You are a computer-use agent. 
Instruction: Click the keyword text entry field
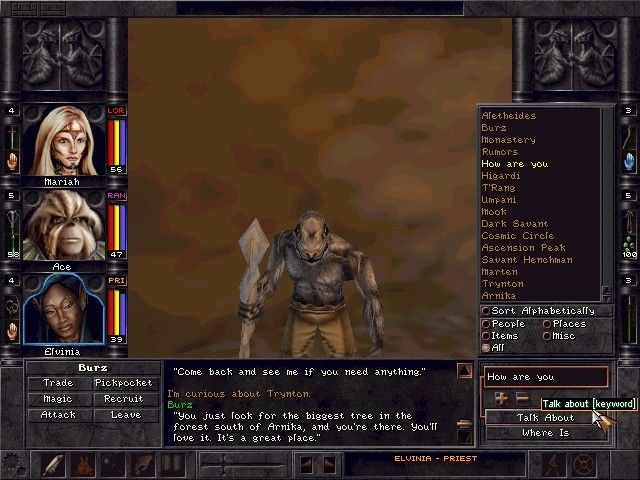(545, 377)
